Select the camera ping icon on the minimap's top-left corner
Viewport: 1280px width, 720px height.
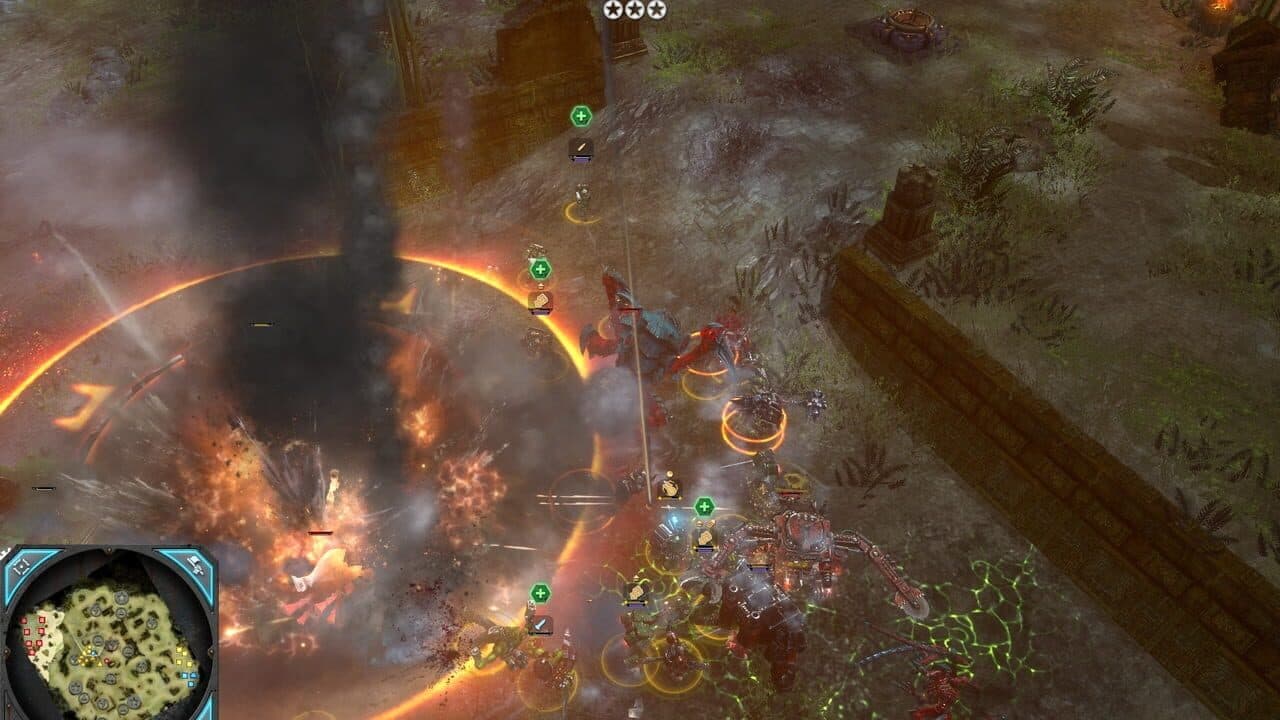point(20,564)
